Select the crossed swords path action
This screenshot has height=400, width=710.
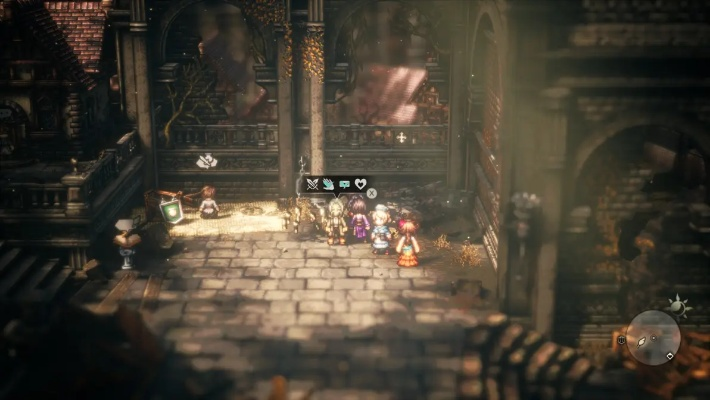(312, 185)
